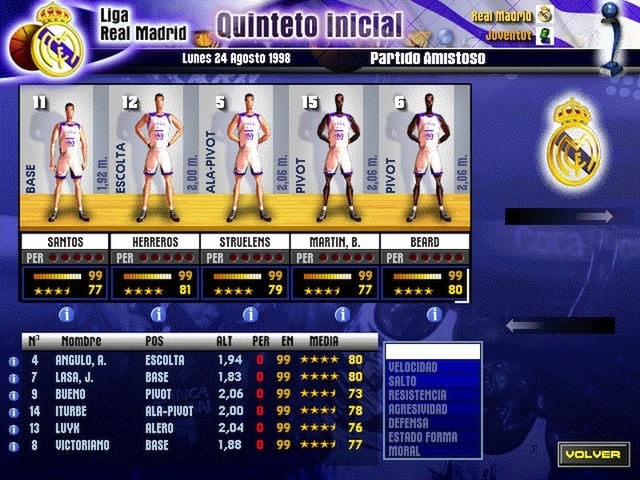Screen dimensions: 640x480
Task: Select starter card SANTOS
Action: 64,160
